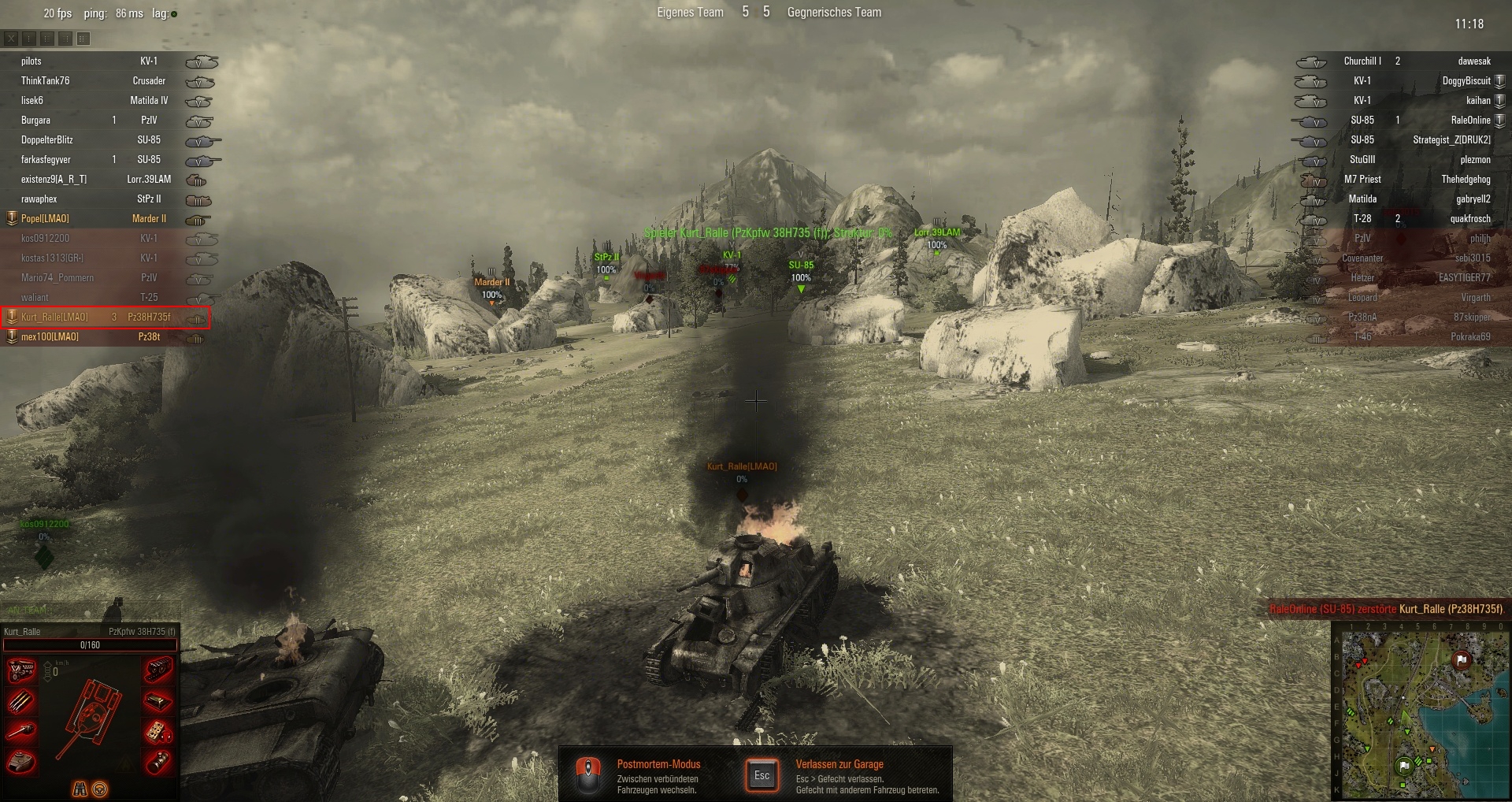This screenshot has width=1512, height=802.
Task: Click the steering wheel equipment icon
Action: click(x=100, y=789)
